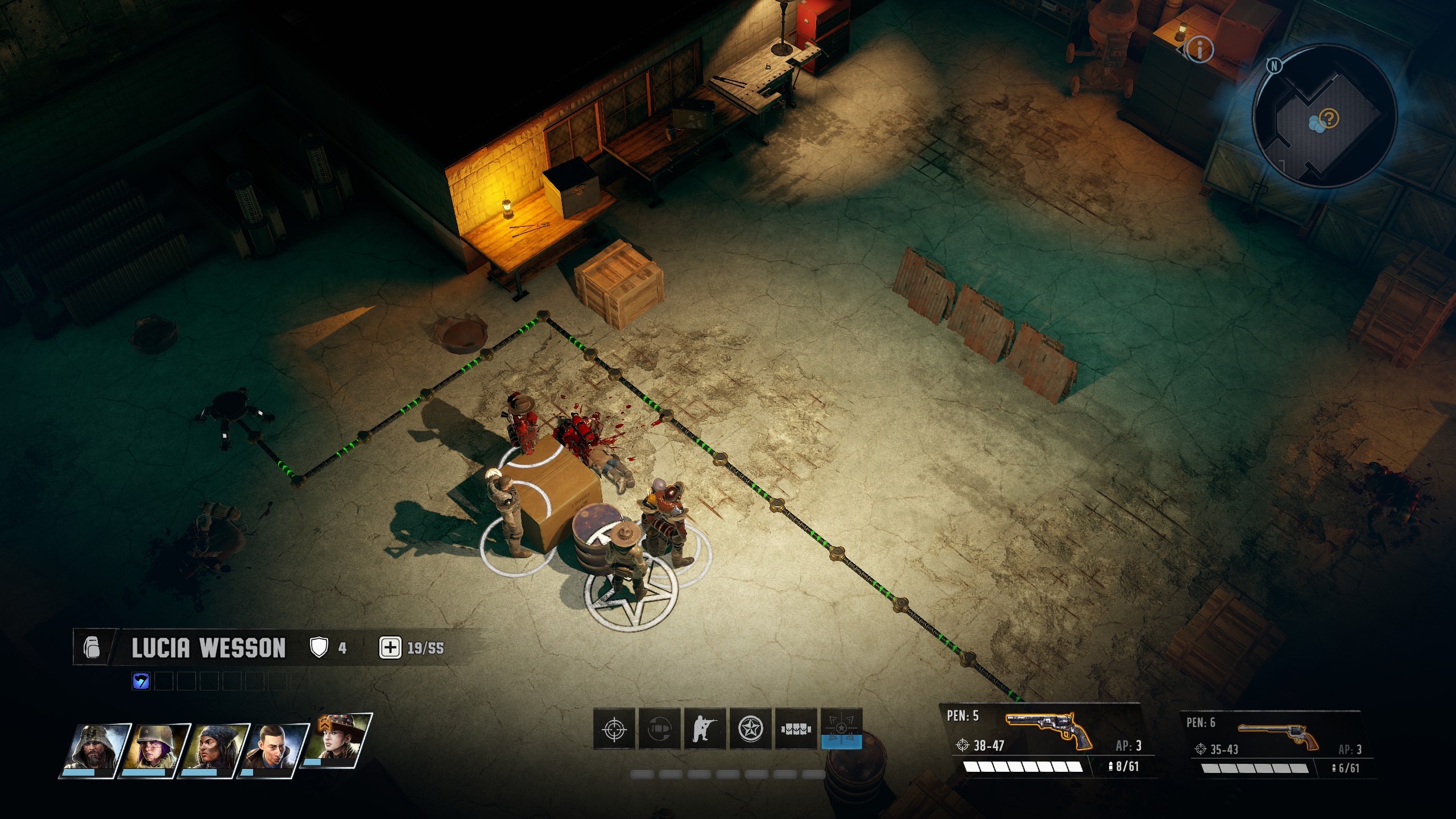1456x819 pixels.
Task: Select the helmeted purple-haired woman's portrait
Action: pyautogui.click(x=155, y=749)
